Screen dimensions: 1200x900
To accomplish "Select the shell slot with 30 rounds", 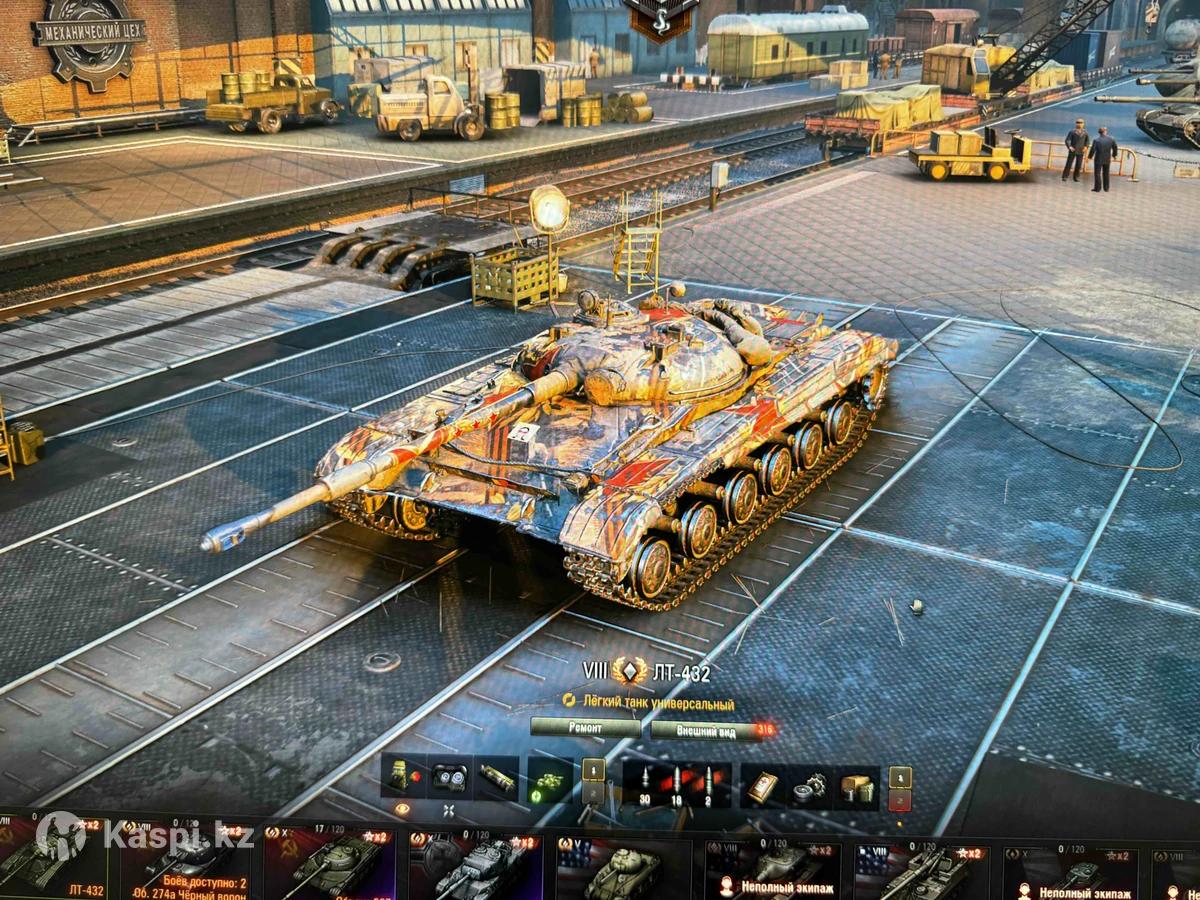I will pyautogui.click(x=644, y=783).
